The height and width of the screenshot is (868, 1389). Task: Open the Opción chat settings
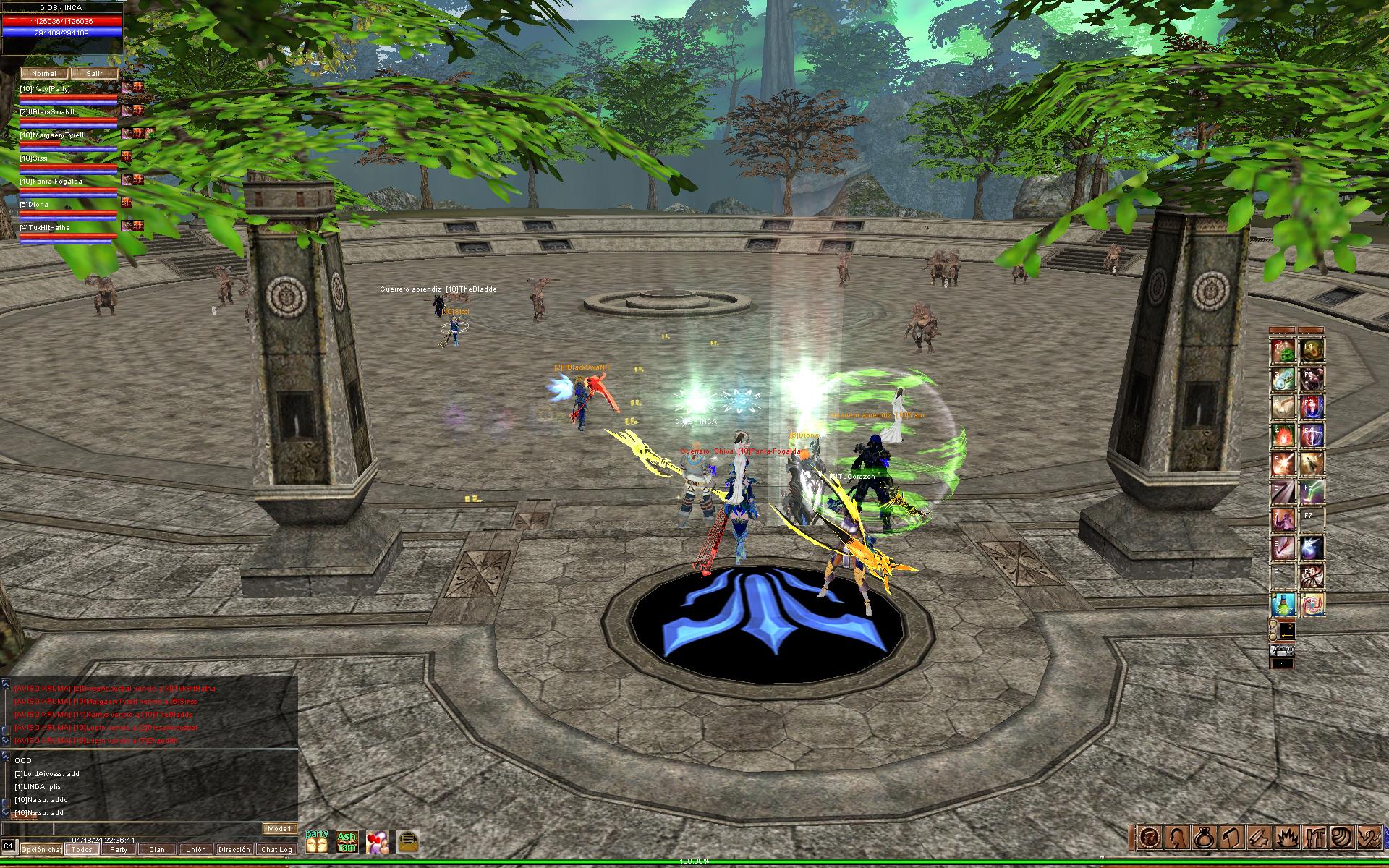coord(41,849)
